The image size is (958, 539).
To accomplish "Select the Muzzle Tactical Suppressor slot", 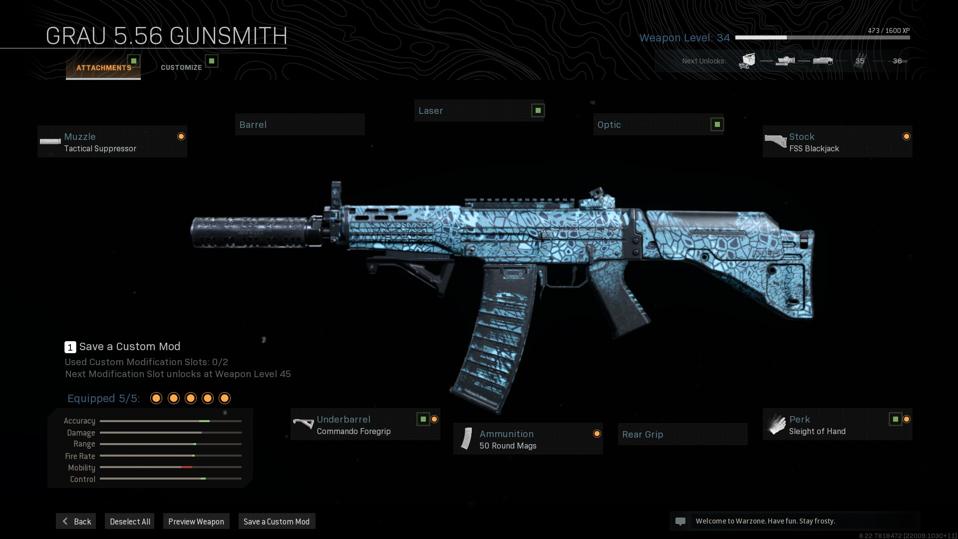I will [112, 142].
